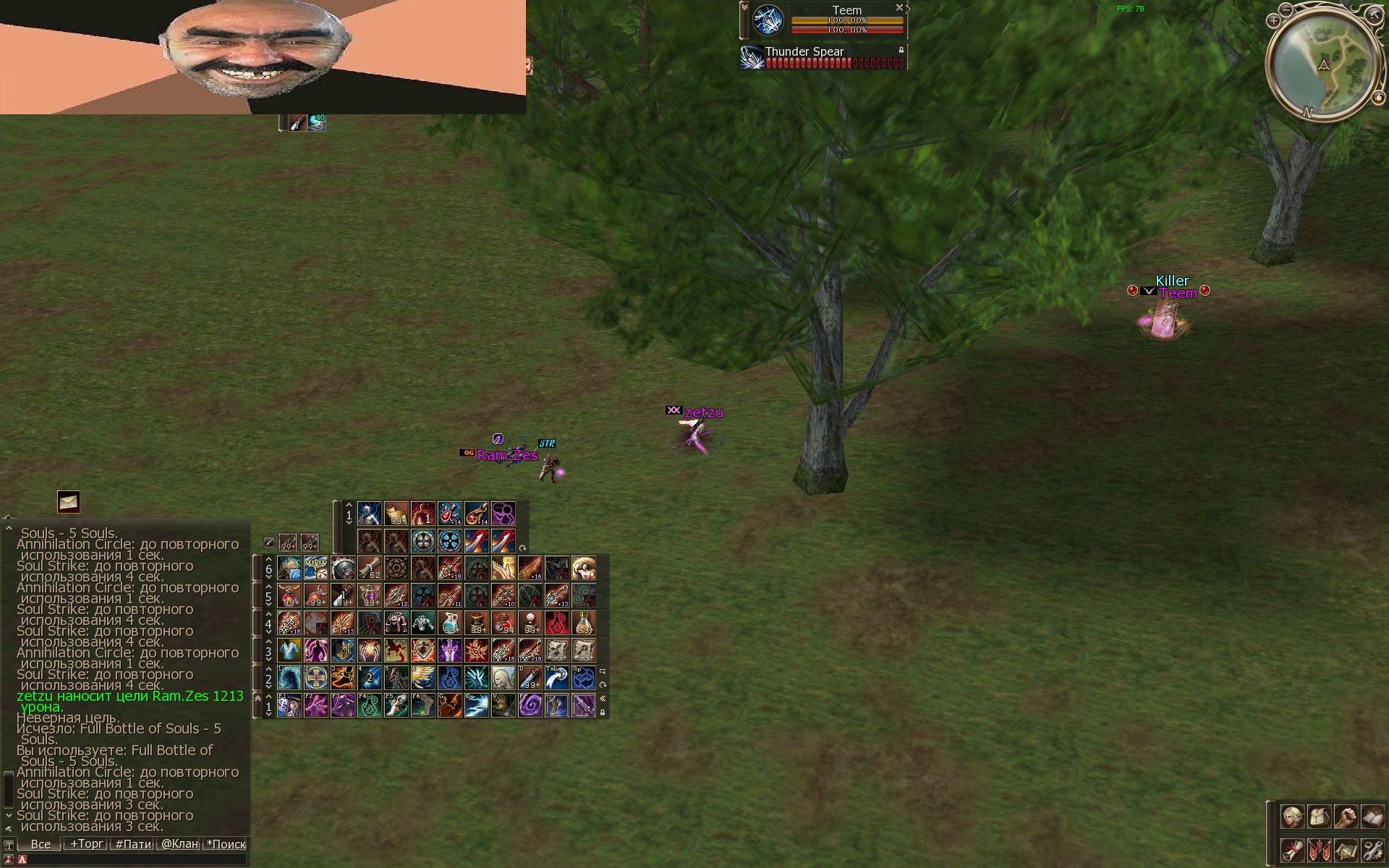Open the actions fist icon
This screenshot has width=1389, height=868.
tap(1346, 817)
